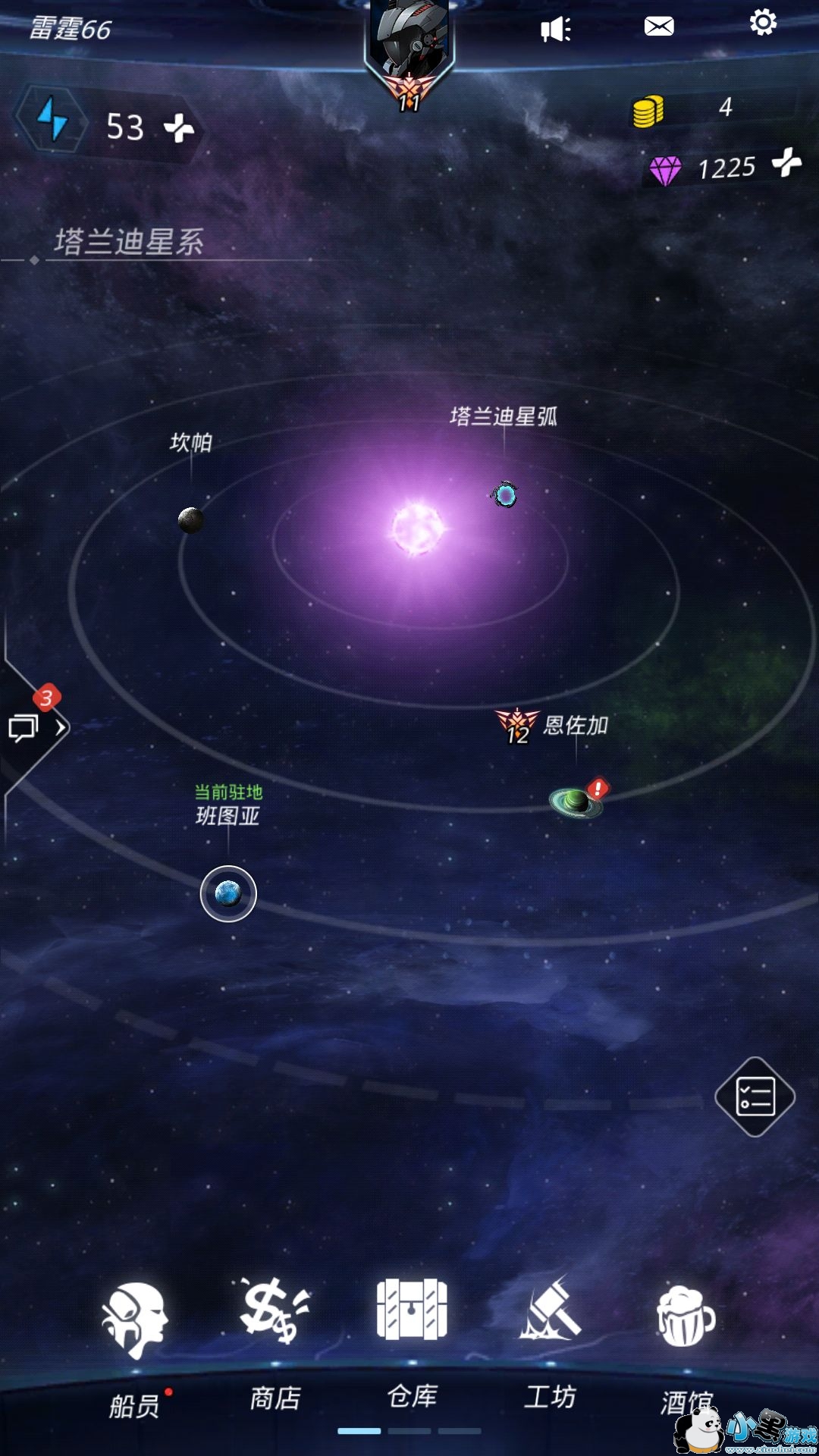Select the 塔兰迪星弧 map node
Screen dimensions: 819x1456
505,495
